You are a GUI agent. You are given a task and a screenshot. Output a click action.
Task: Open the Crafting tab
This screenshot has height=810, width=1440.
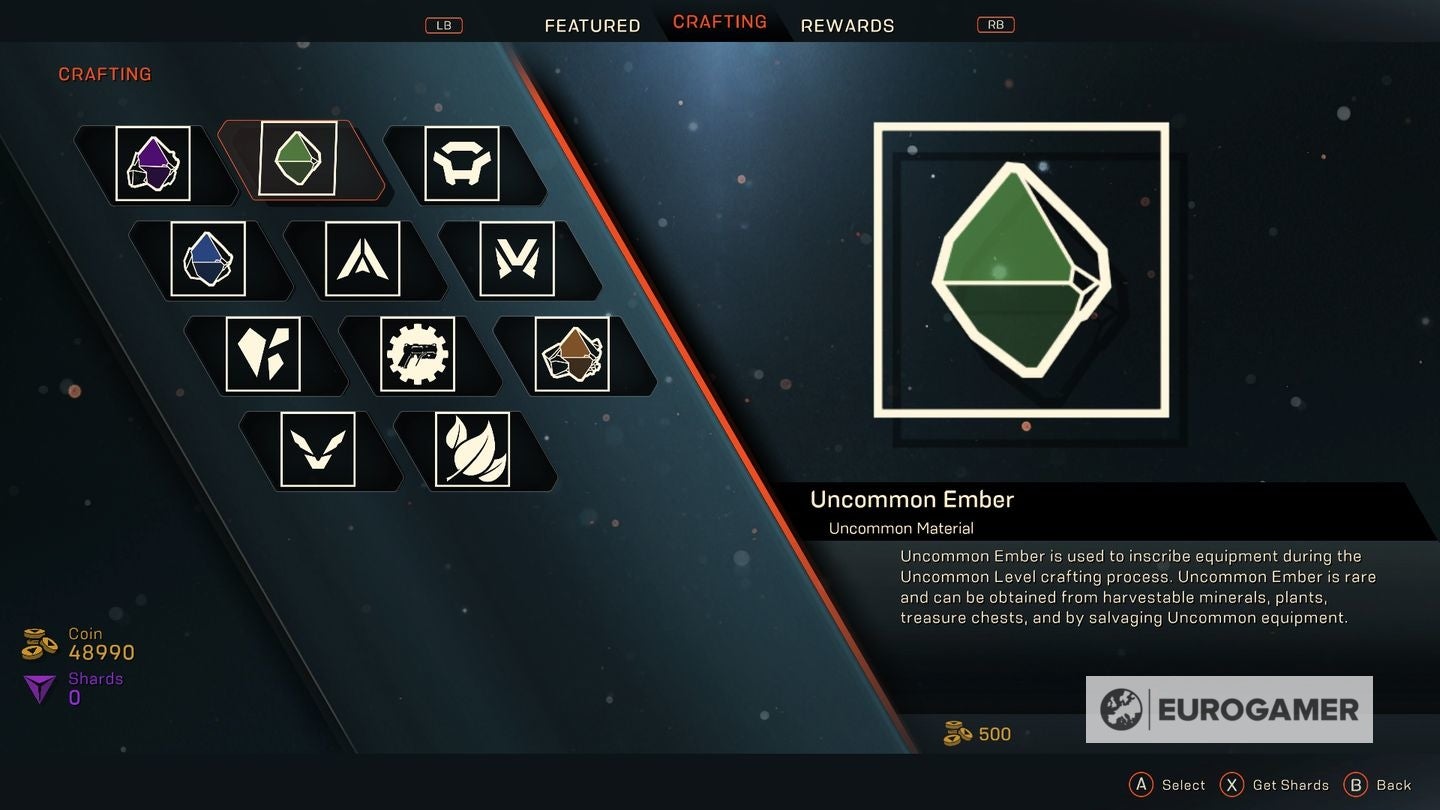click(720, 22)
